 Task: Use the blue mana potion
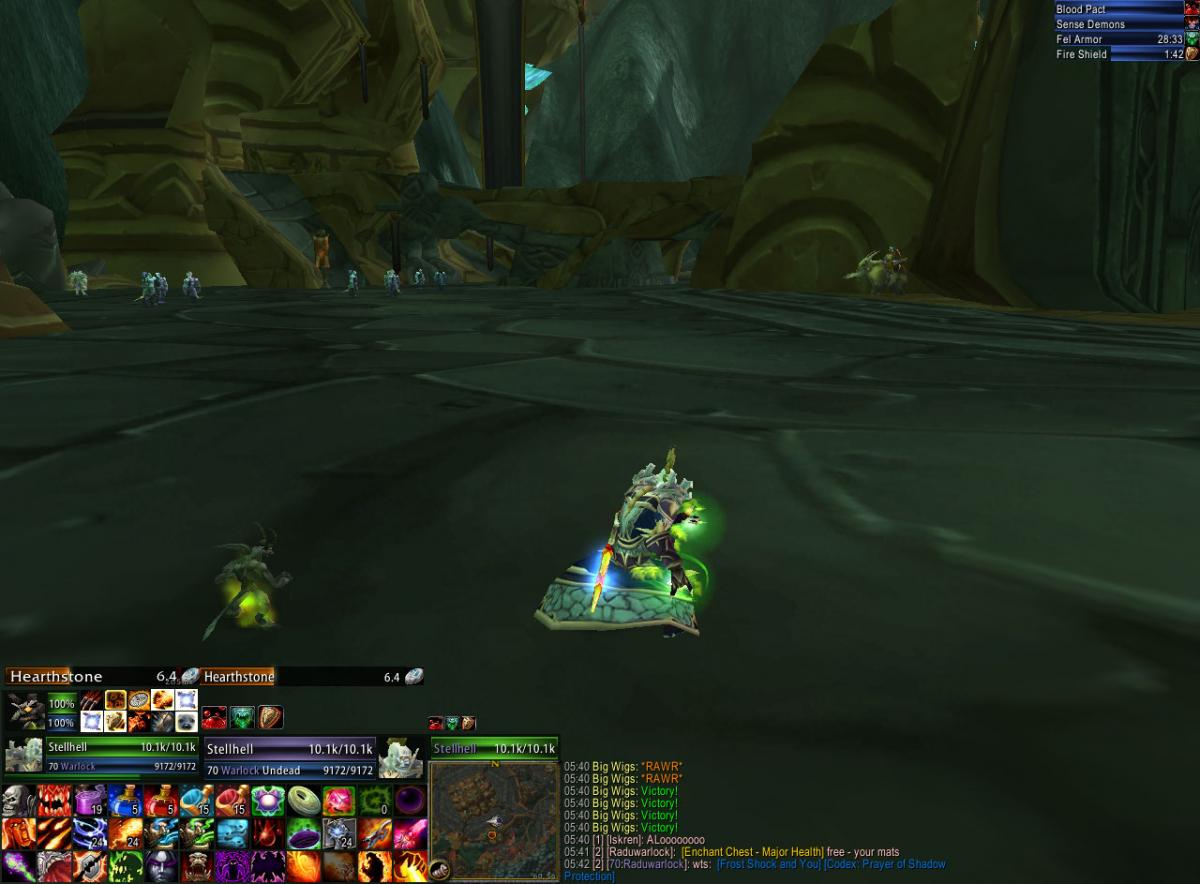pyautogui.click(x=124, y=800)
